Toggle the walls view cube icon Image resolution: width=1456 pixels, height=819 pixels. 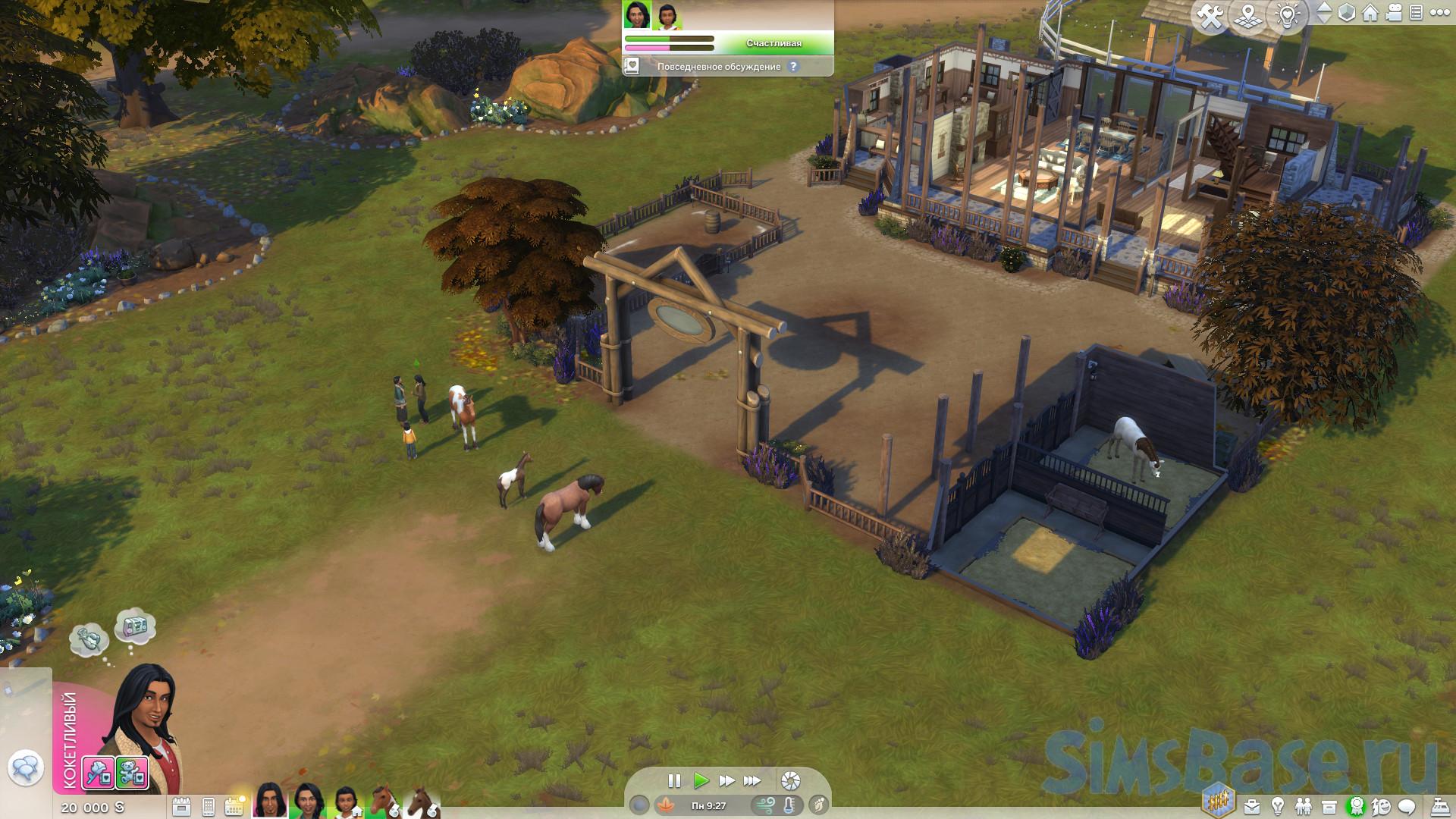1346,14
